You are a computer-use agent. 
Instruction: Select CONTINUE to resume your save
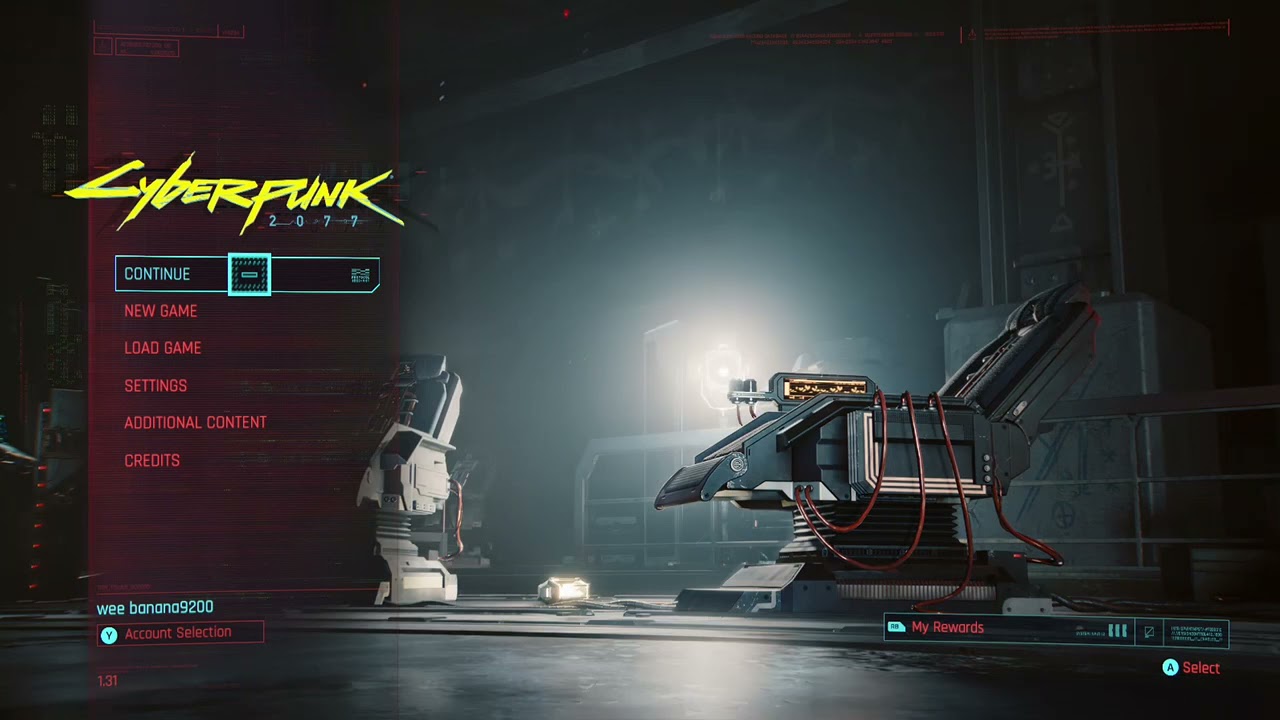click(x=157, y=274)
